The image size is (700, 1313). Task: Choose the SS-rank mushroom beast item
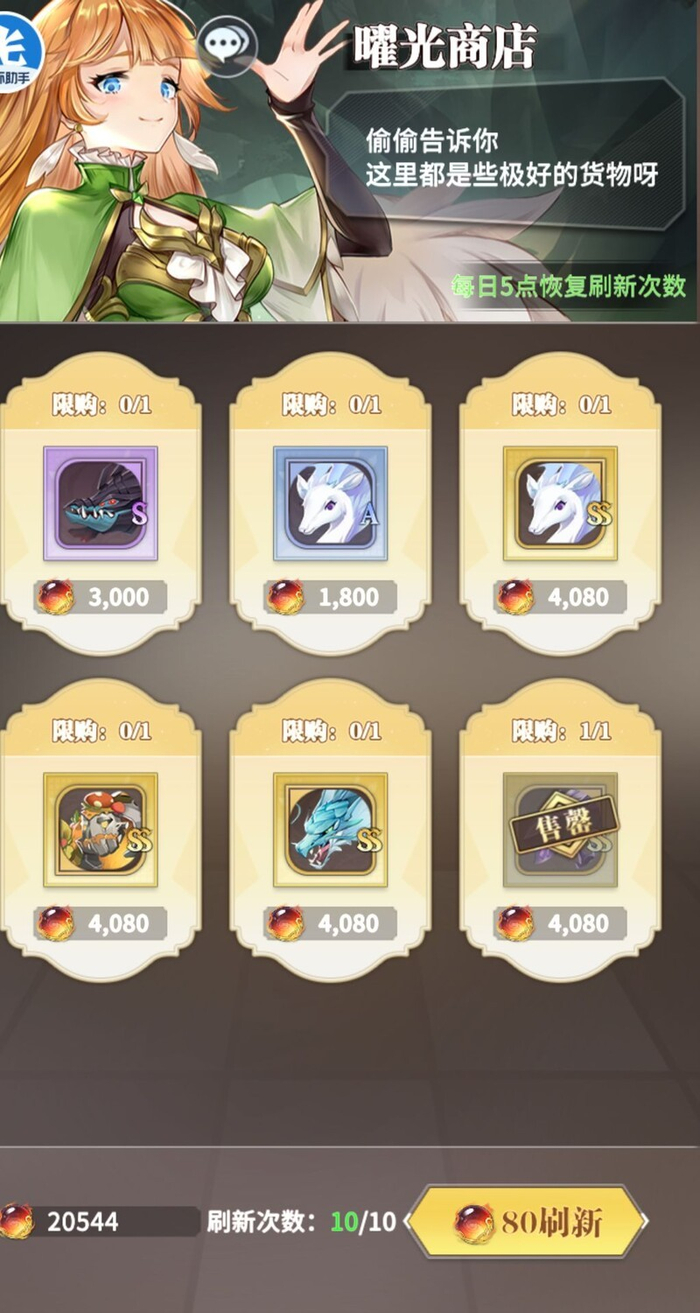pos(100,829)
